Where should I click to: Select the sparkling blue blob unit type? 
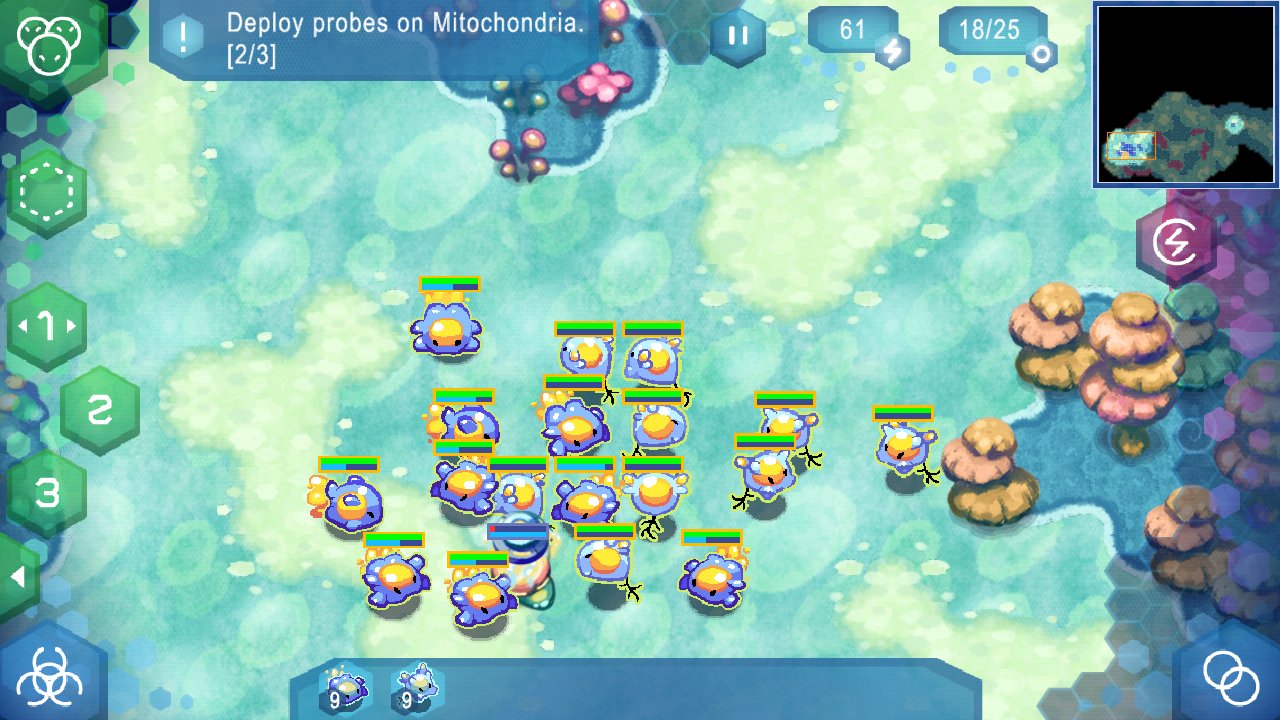[345, 688]
